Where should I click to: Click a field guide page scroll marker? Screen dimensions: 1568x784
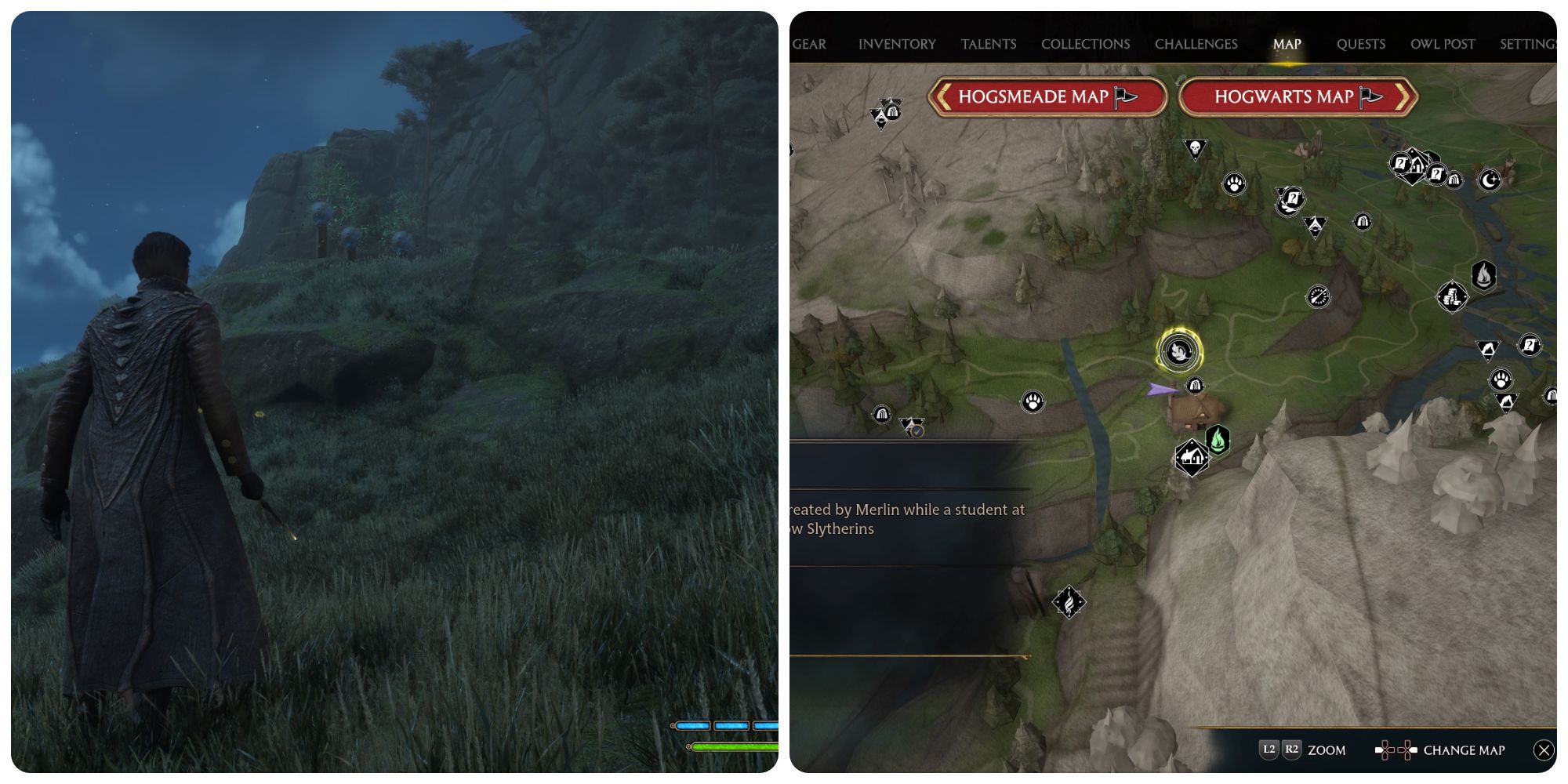[x=1291, y=200]
